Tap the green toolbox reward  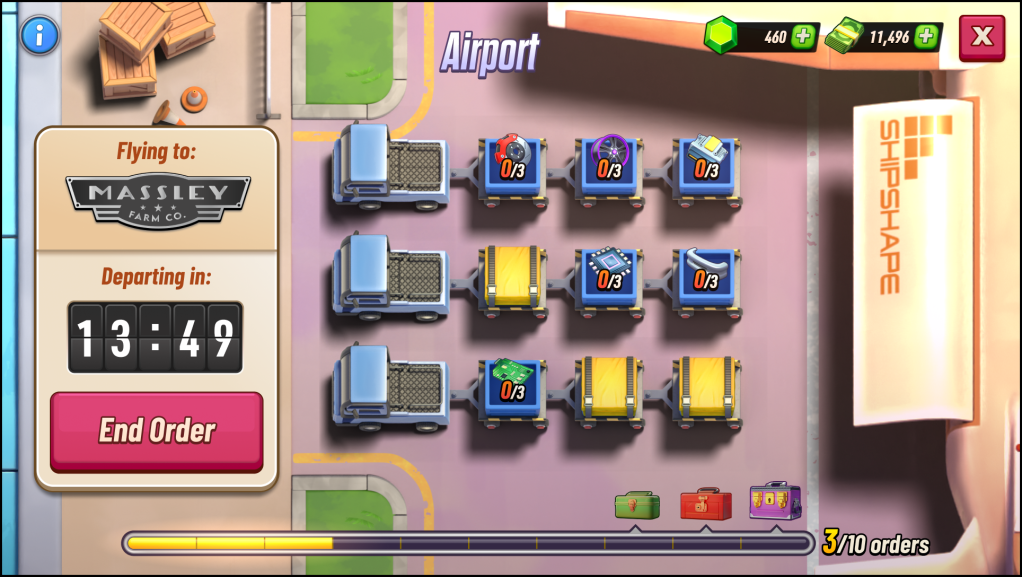637,504
